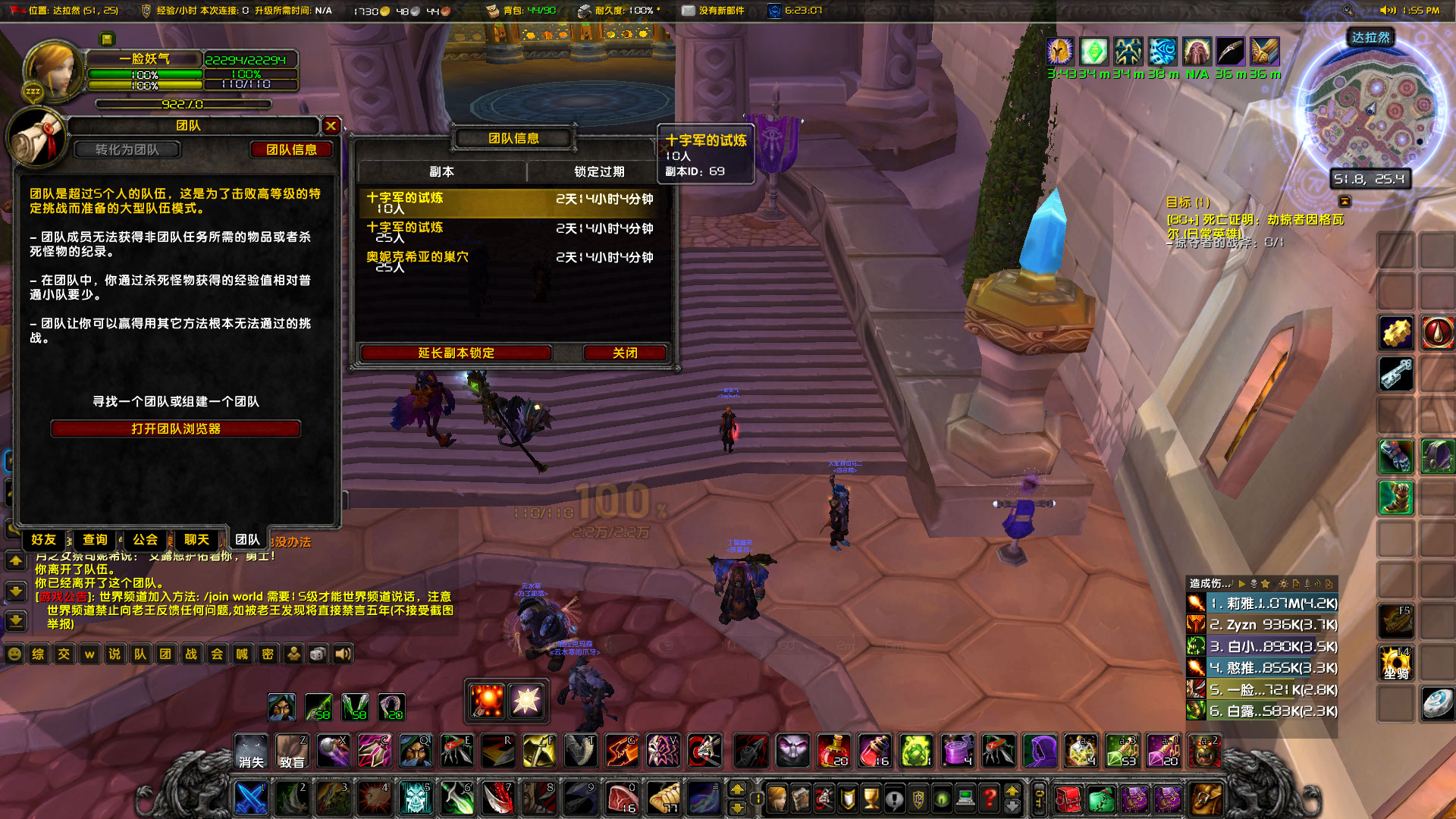This screenshot has width=1456, height=819.
Task: Click the 延长副本锁定 button
Action: [x=457, y=353]
